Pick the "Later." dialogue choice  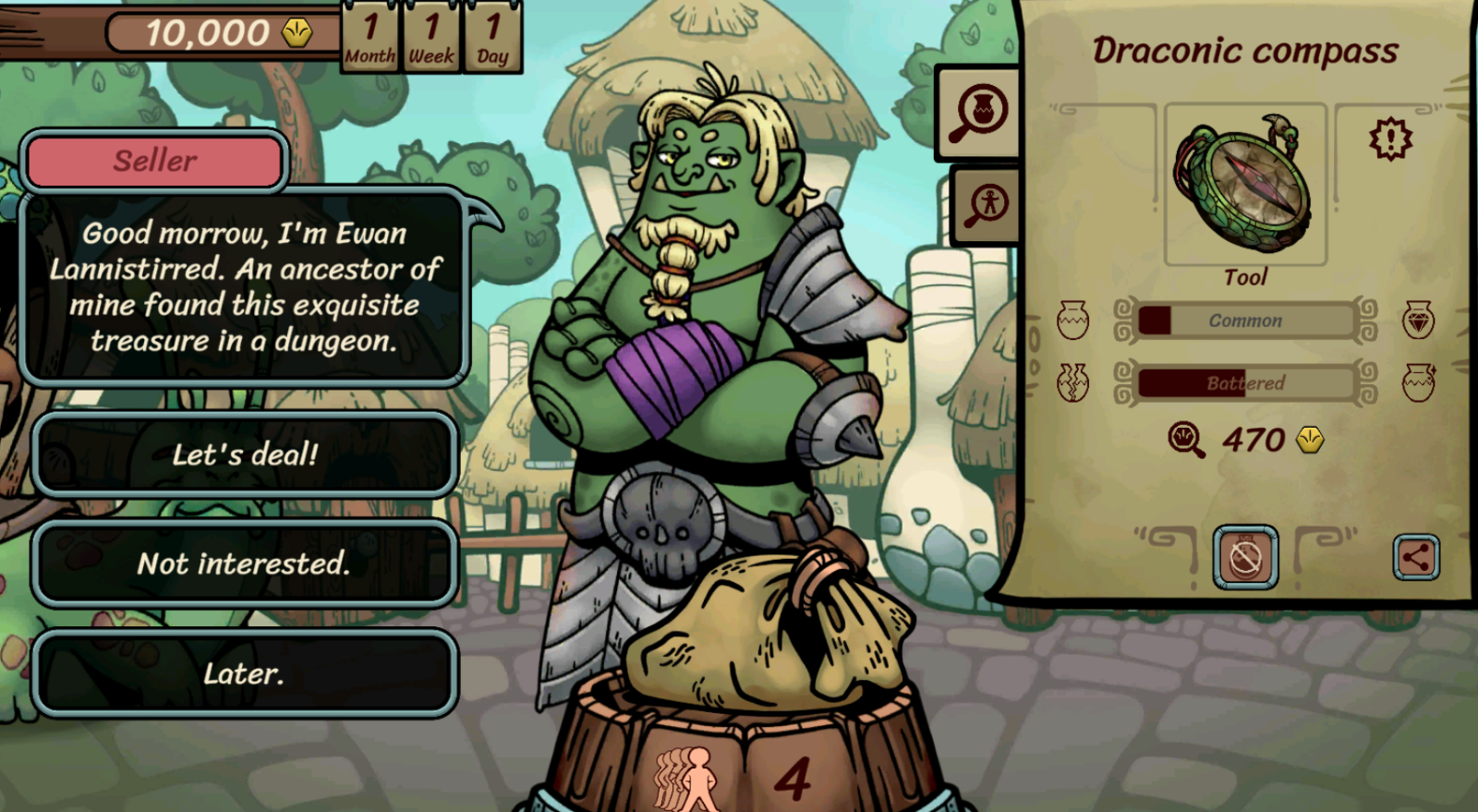(245, 673)
